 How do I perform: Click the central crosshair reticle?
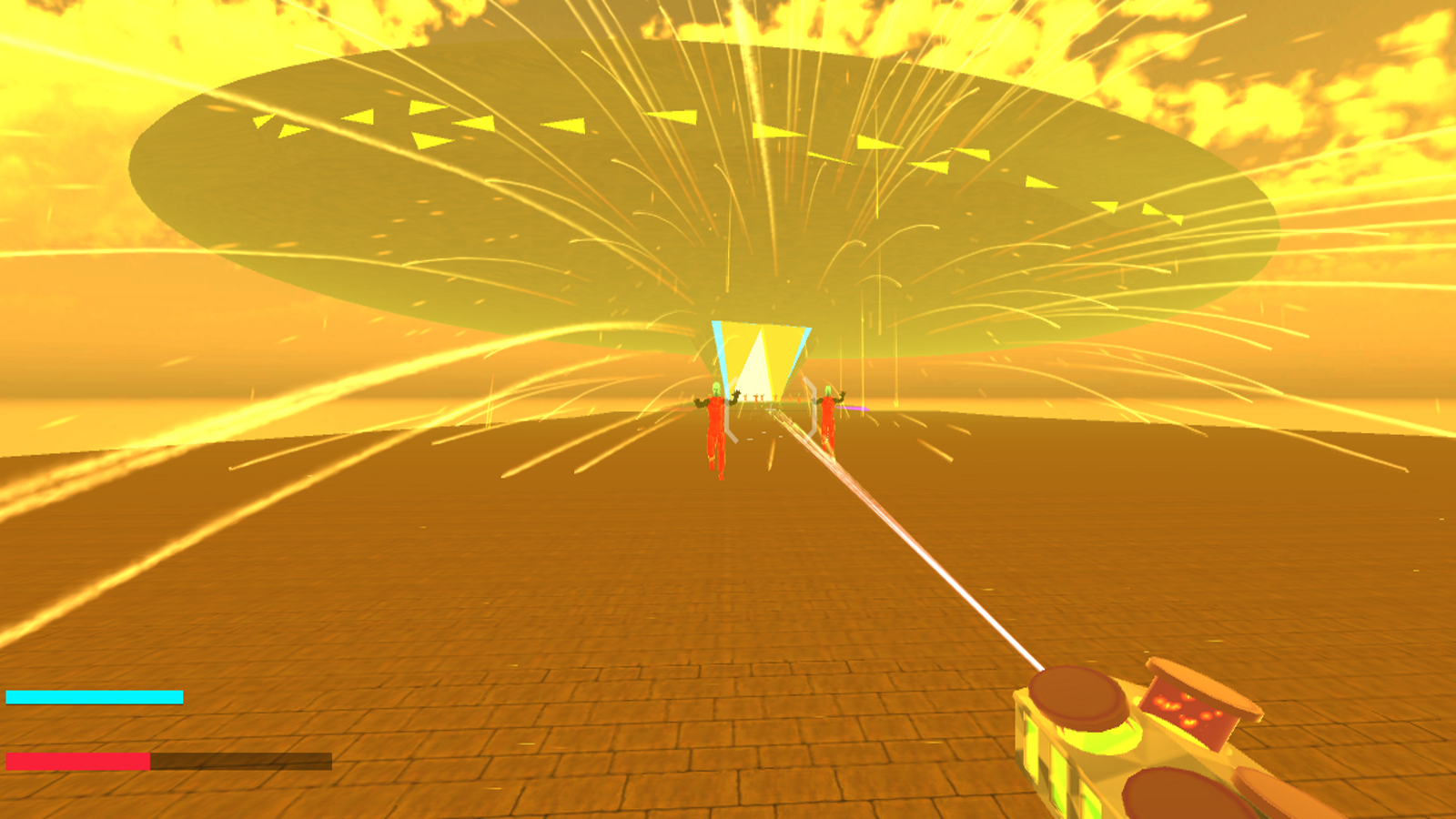771,409
